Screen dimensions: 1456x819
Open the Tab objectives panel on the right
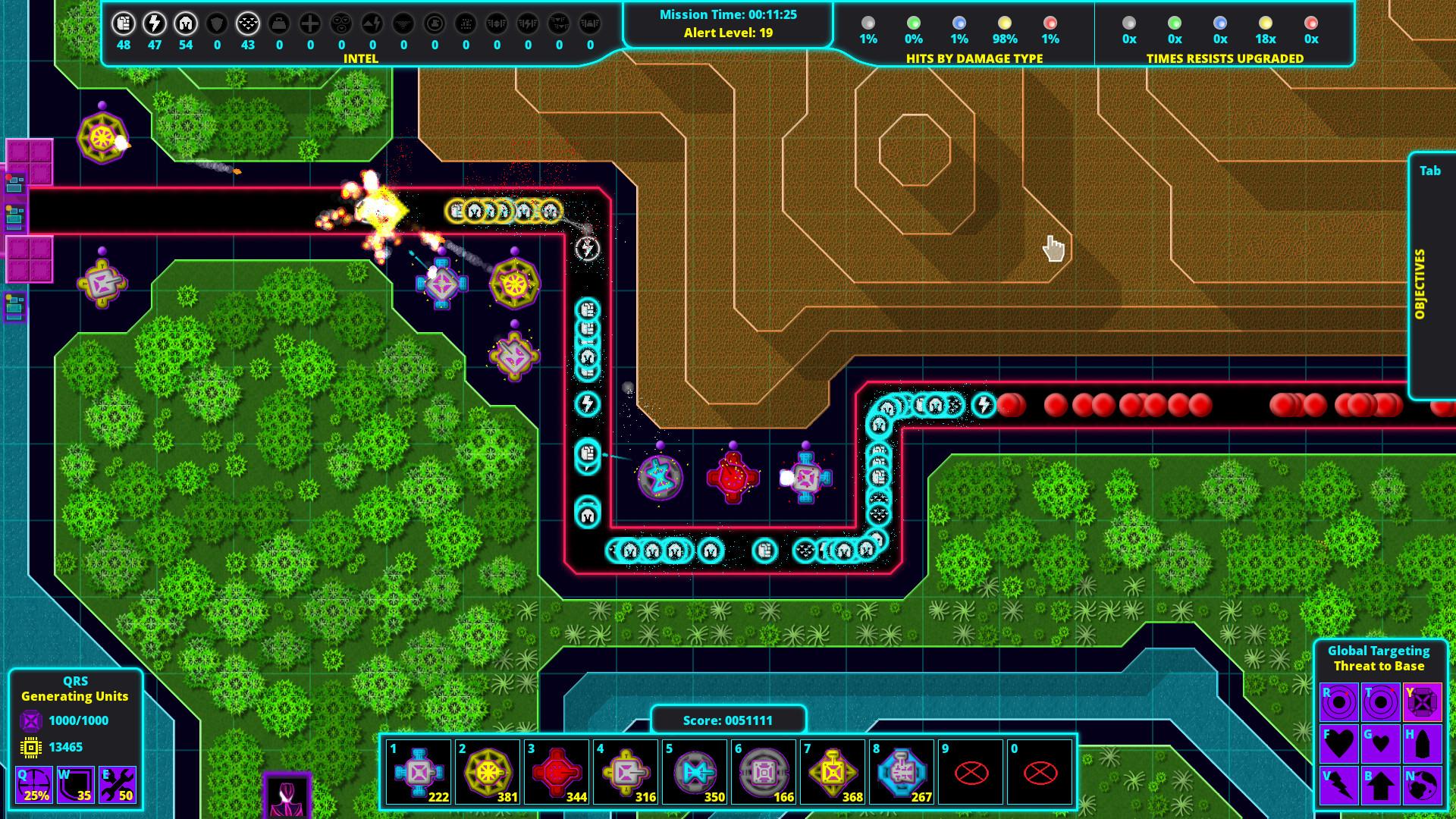(1430, 171)
